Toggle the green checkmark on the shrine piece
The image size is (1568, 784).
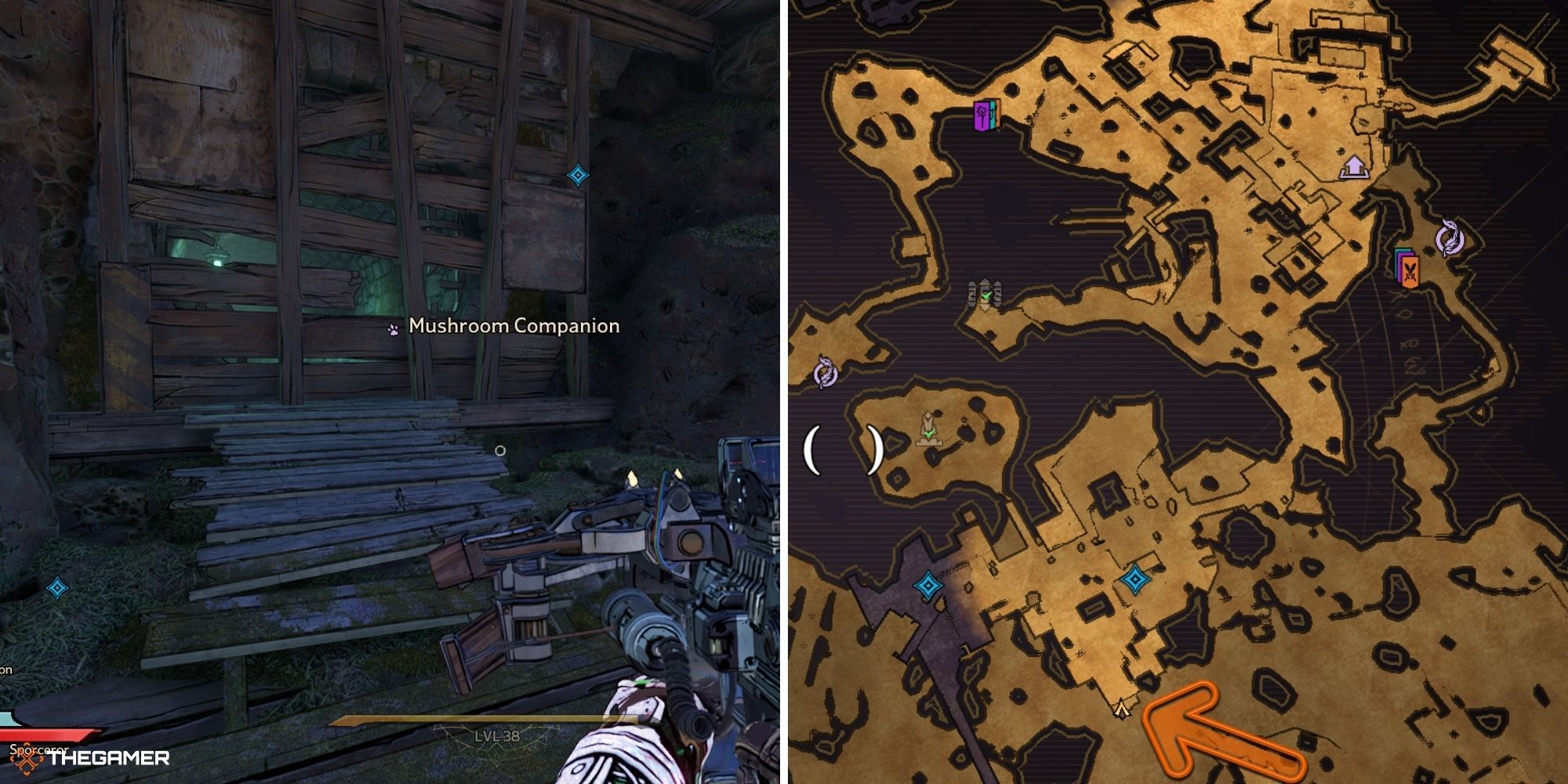[986, 296]
